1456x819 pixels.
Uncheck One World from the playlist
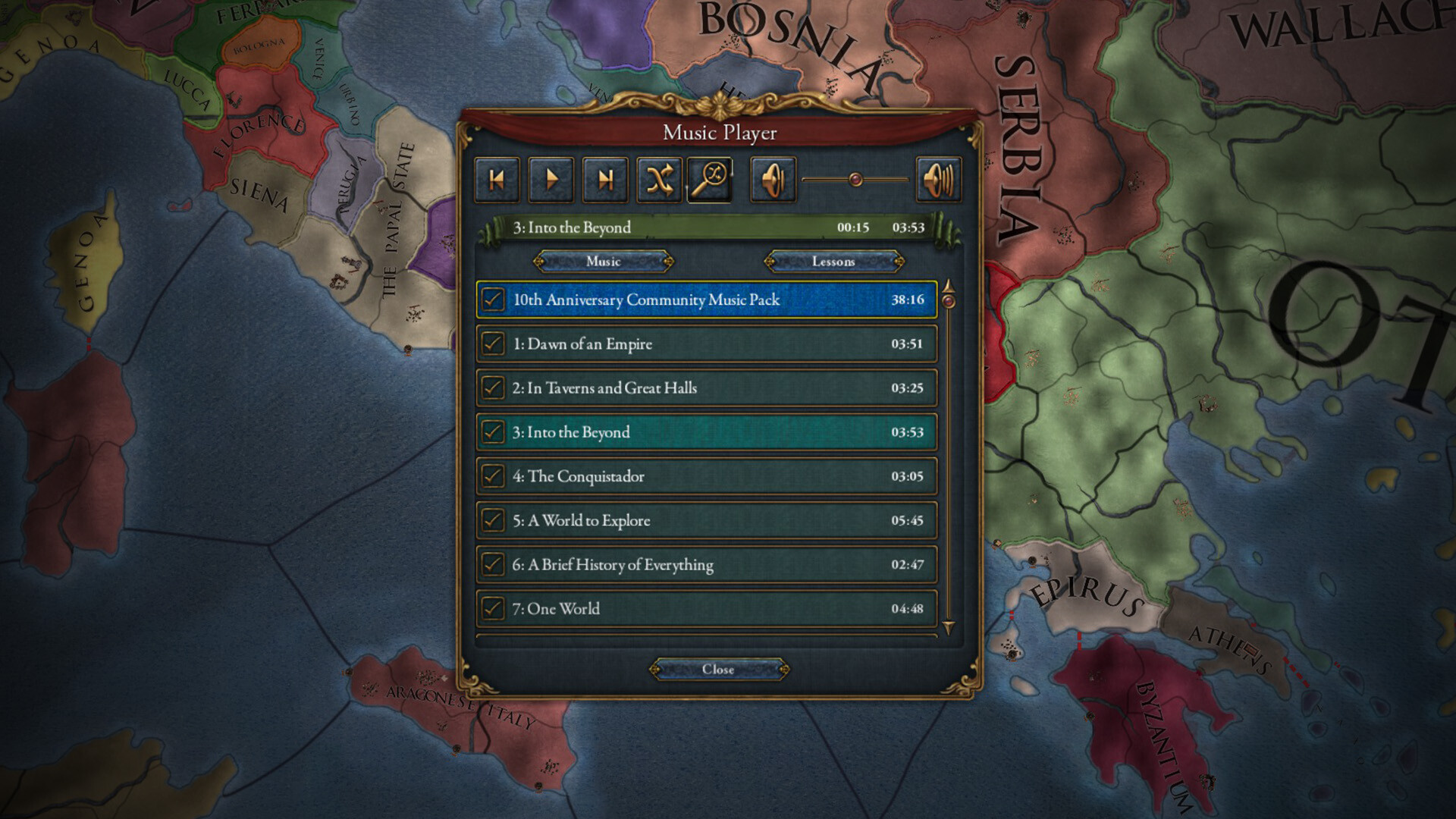493,609
